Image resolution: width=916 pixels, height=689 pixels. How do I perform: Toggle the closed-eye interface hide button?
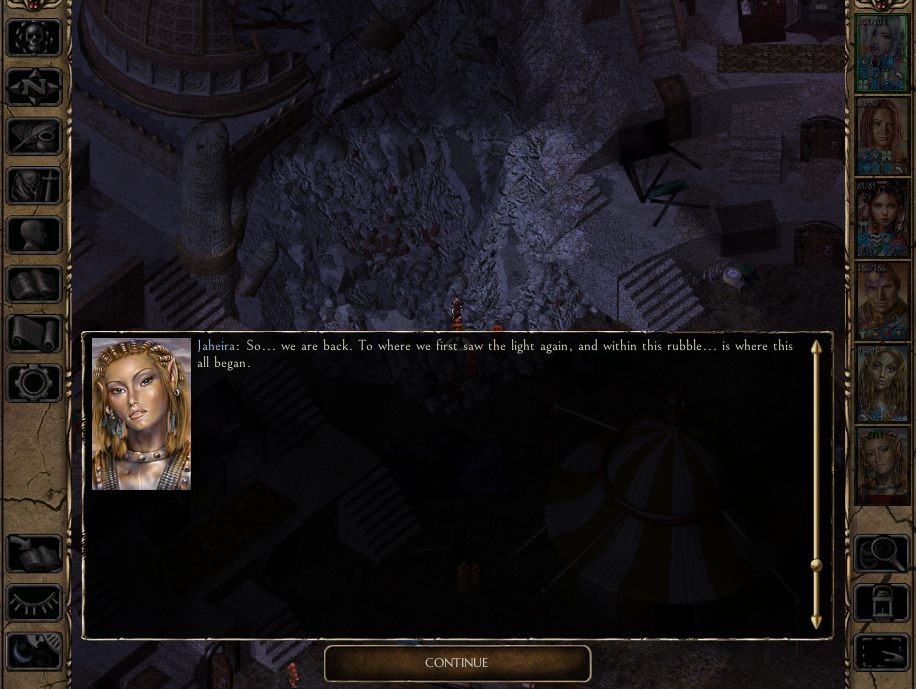coord(35,602)
